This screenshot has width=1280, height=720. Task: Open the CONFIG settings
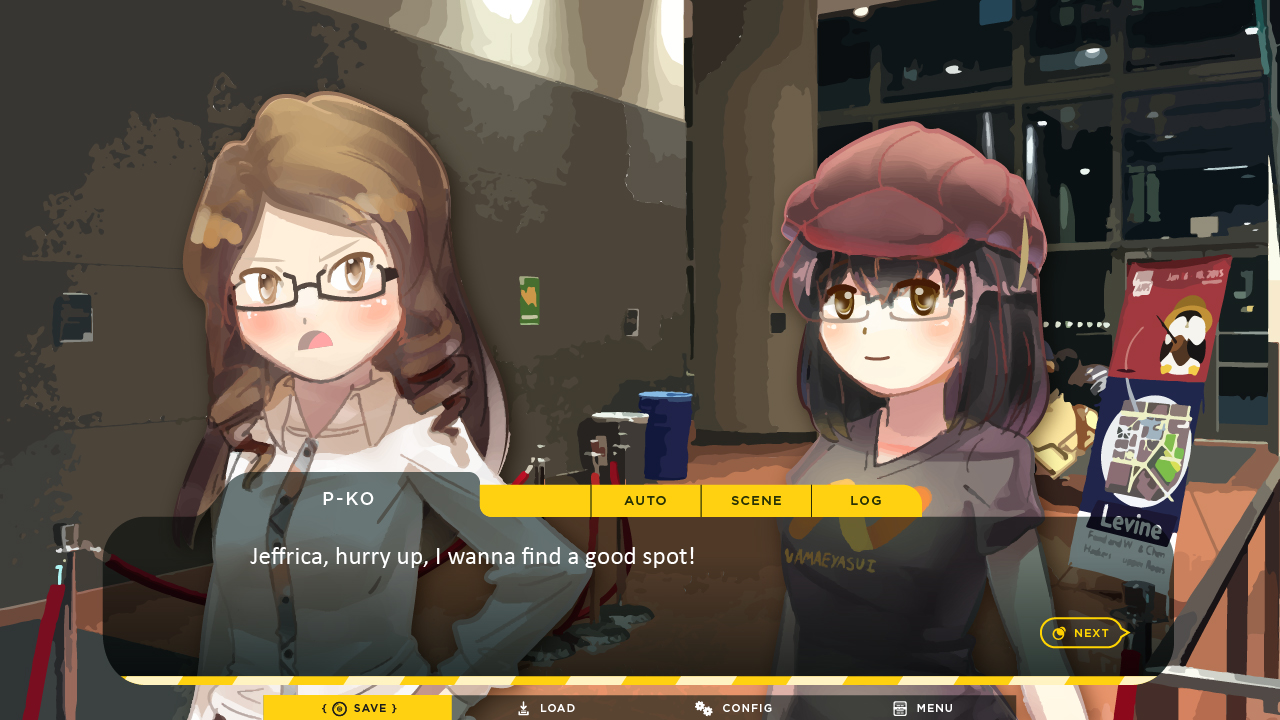pyautogui.click(x=734, y=708)
